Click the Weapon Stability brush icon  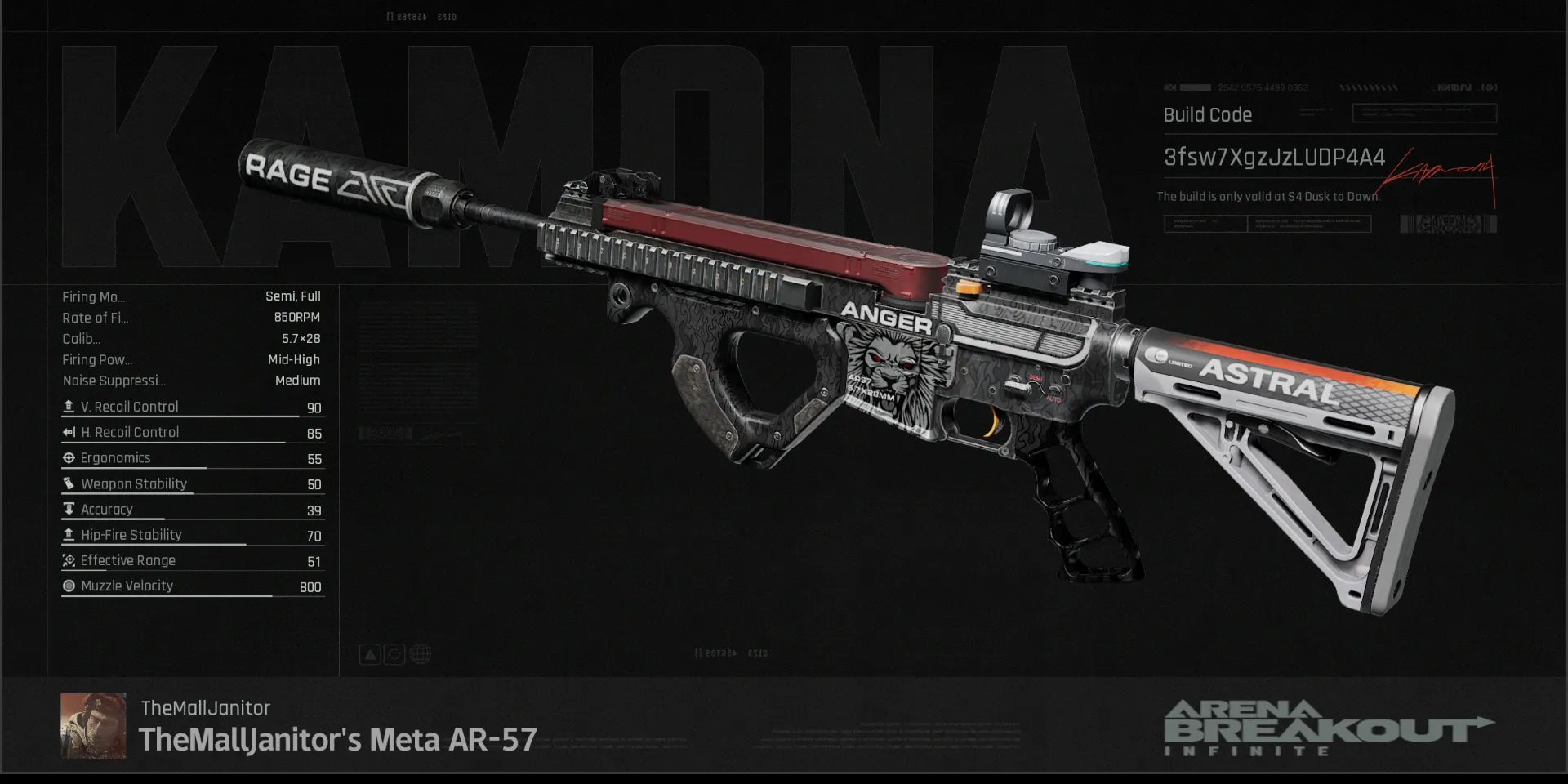pos(69,483)
